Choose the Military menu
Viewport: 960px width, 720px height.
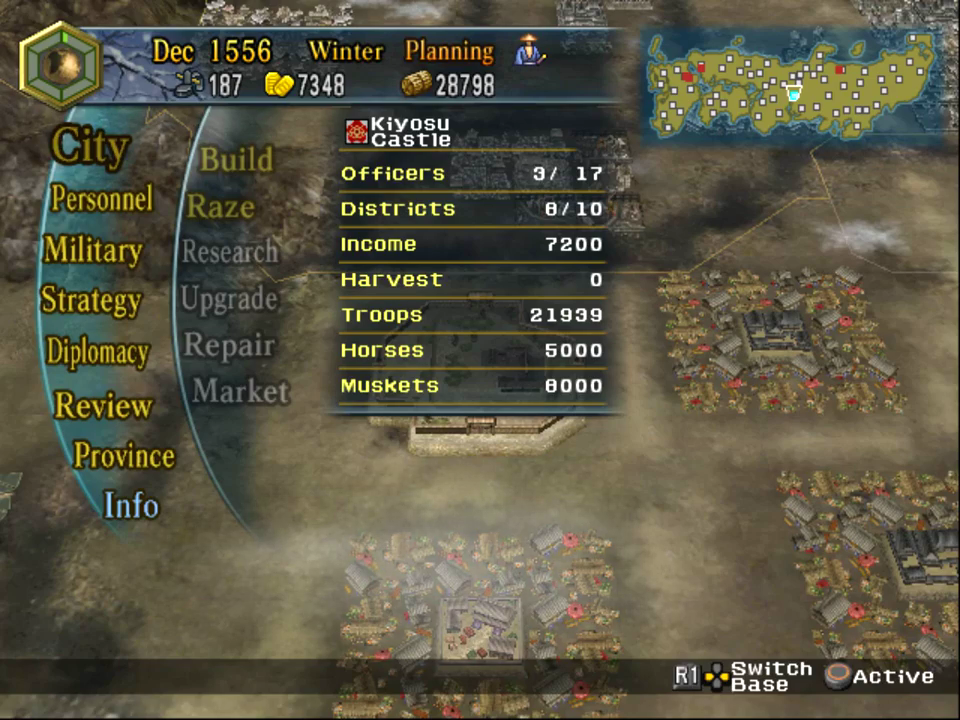(92, 250)
